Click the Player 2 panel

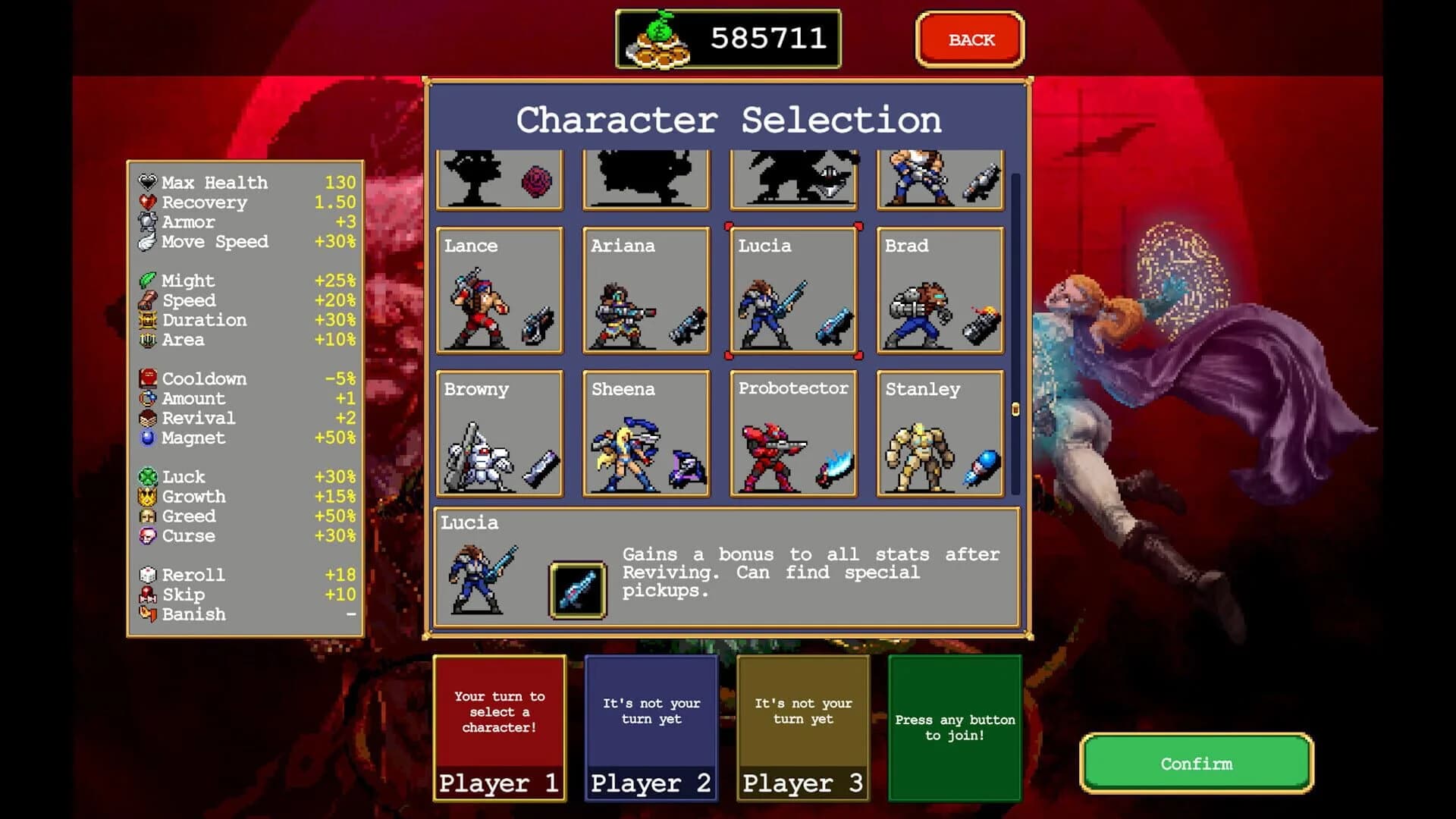click(651, 728)
